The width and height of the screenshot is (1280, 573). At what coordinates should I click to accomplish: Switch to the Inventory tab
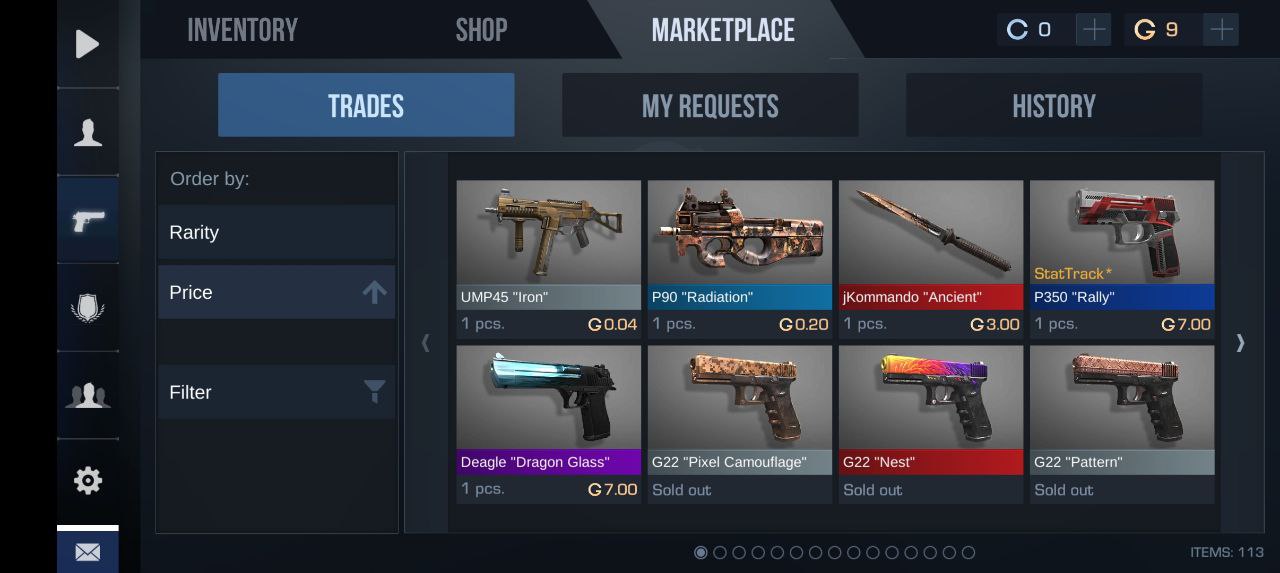pos(242,30)
